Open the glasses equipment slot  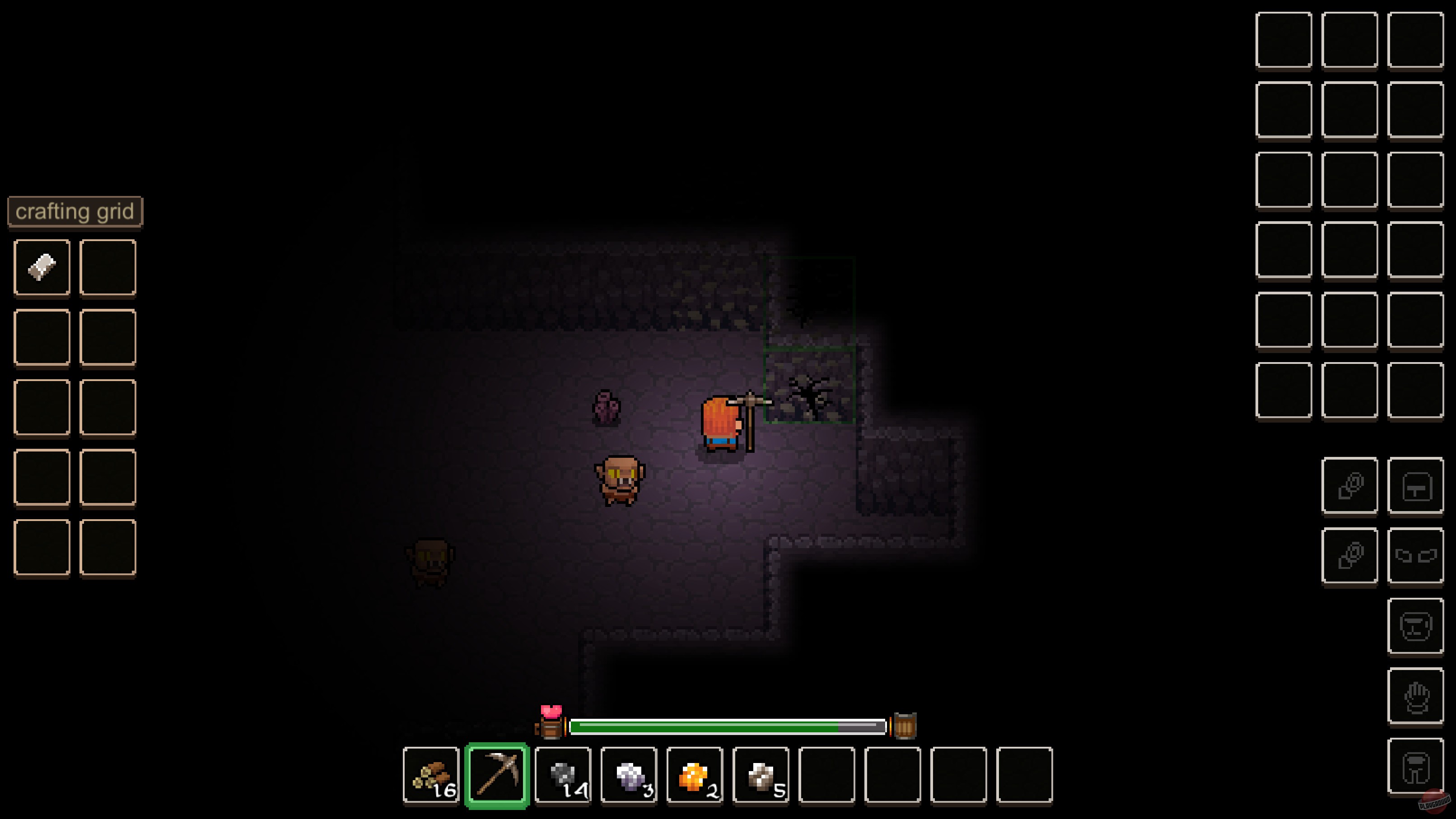1416,555
